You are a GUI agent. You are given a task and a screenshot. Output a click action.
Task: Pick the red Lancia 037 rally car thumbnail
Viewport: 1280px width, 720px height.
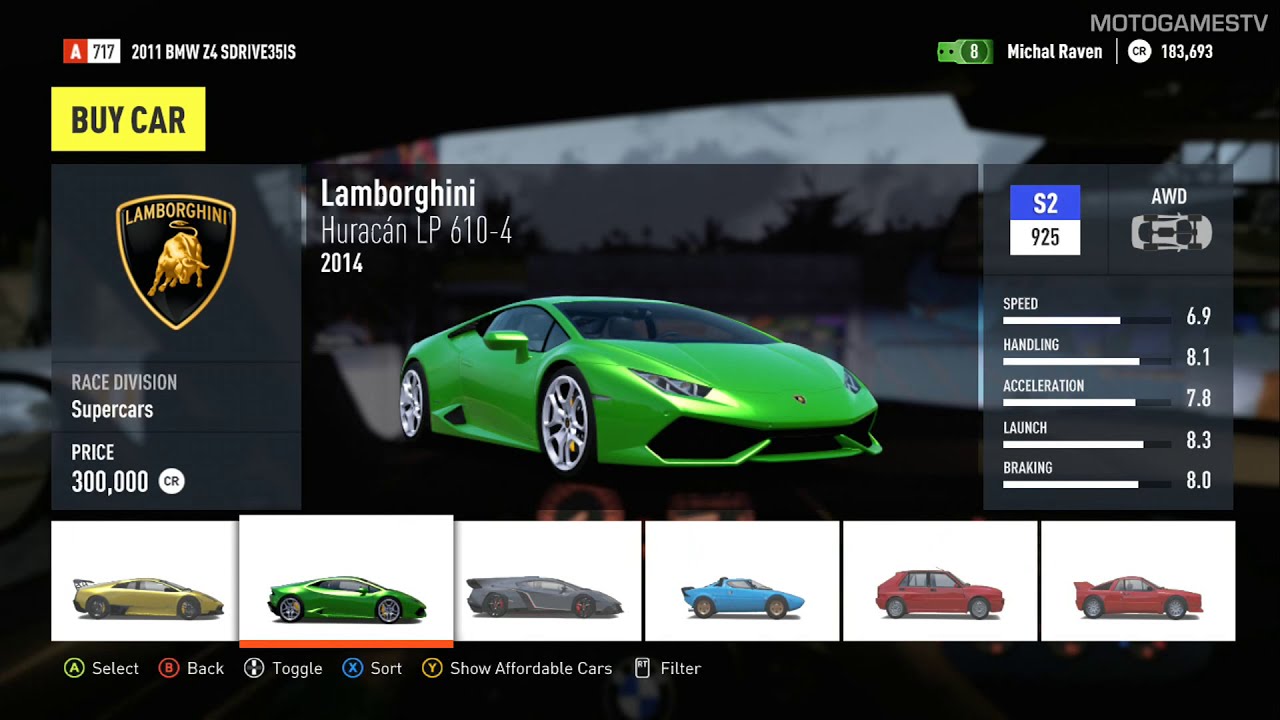click(1138, 581)
